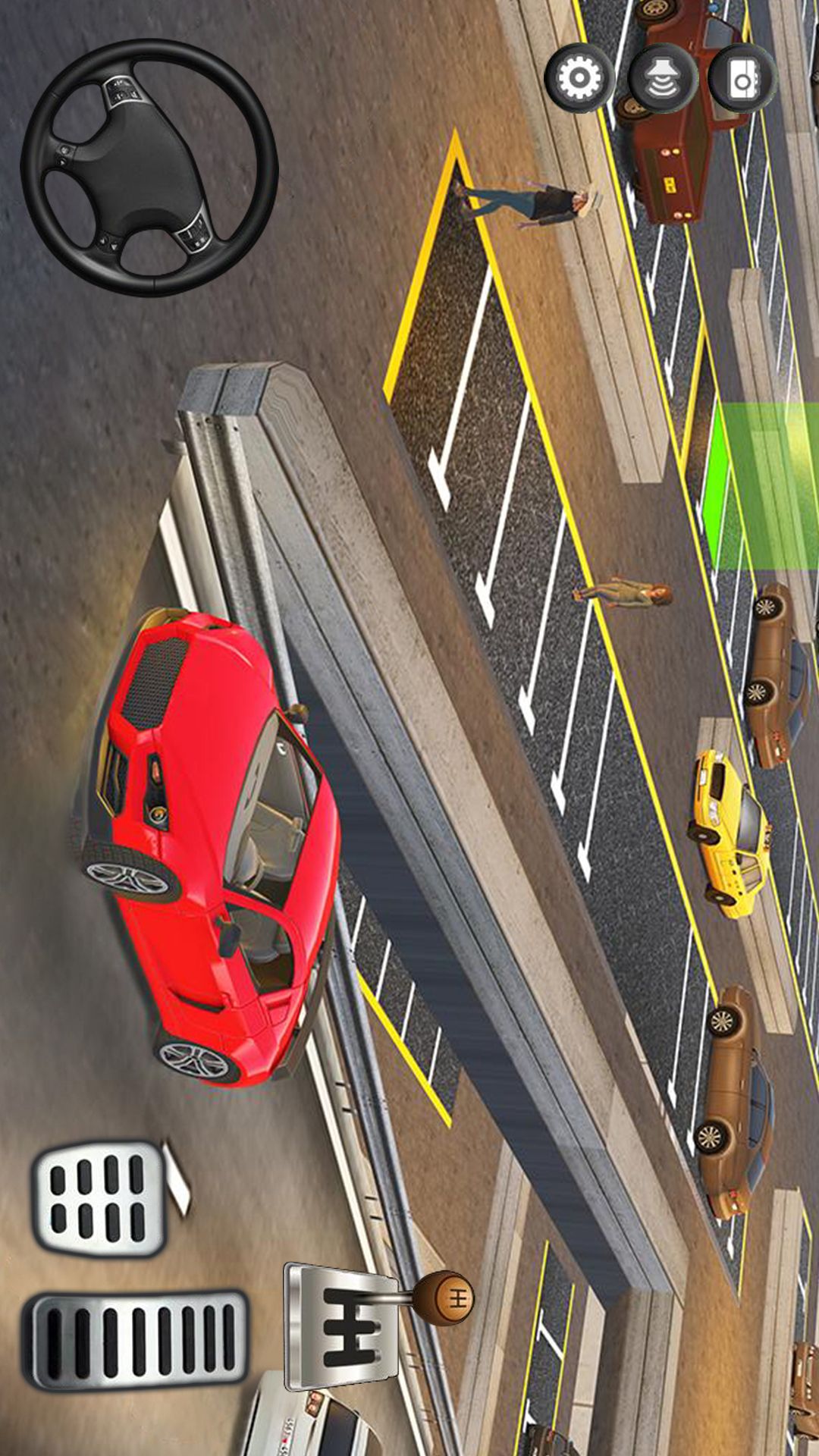Tap the steering wheel control
Image resolution: width=819 pixels, height=1456 pixels.
149,168
